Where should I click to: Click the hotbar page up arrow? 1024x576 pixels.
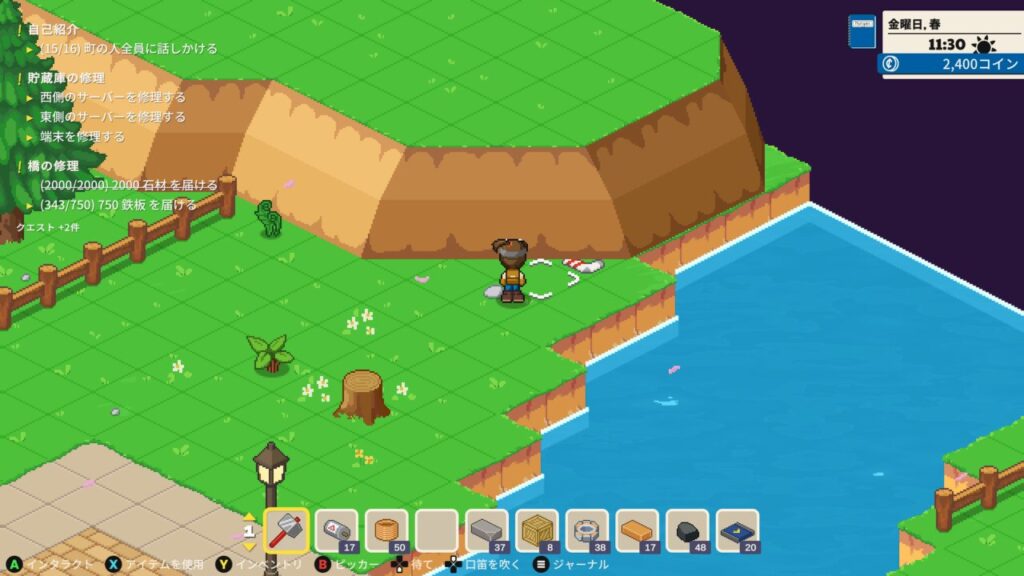(x=250, y=516)
